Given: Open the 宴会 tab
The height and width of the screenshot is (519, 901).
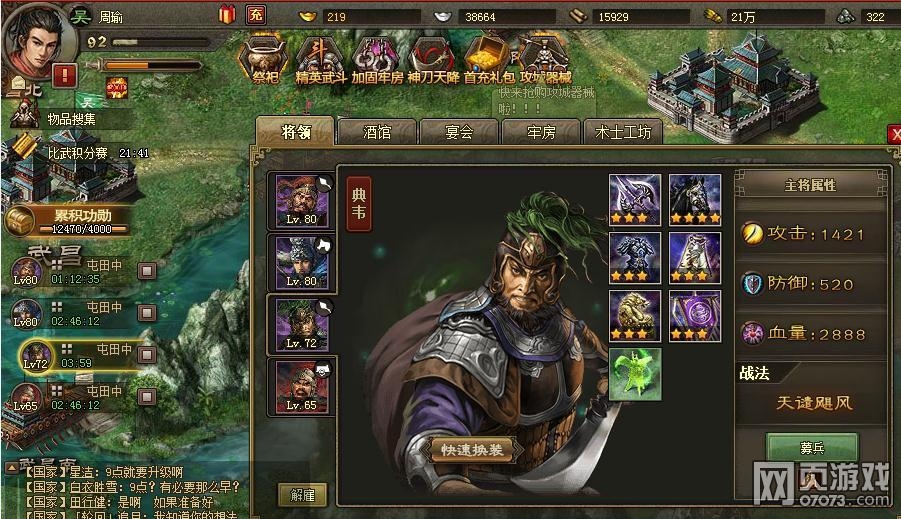Looking at the screenshot, I should 459,133.
